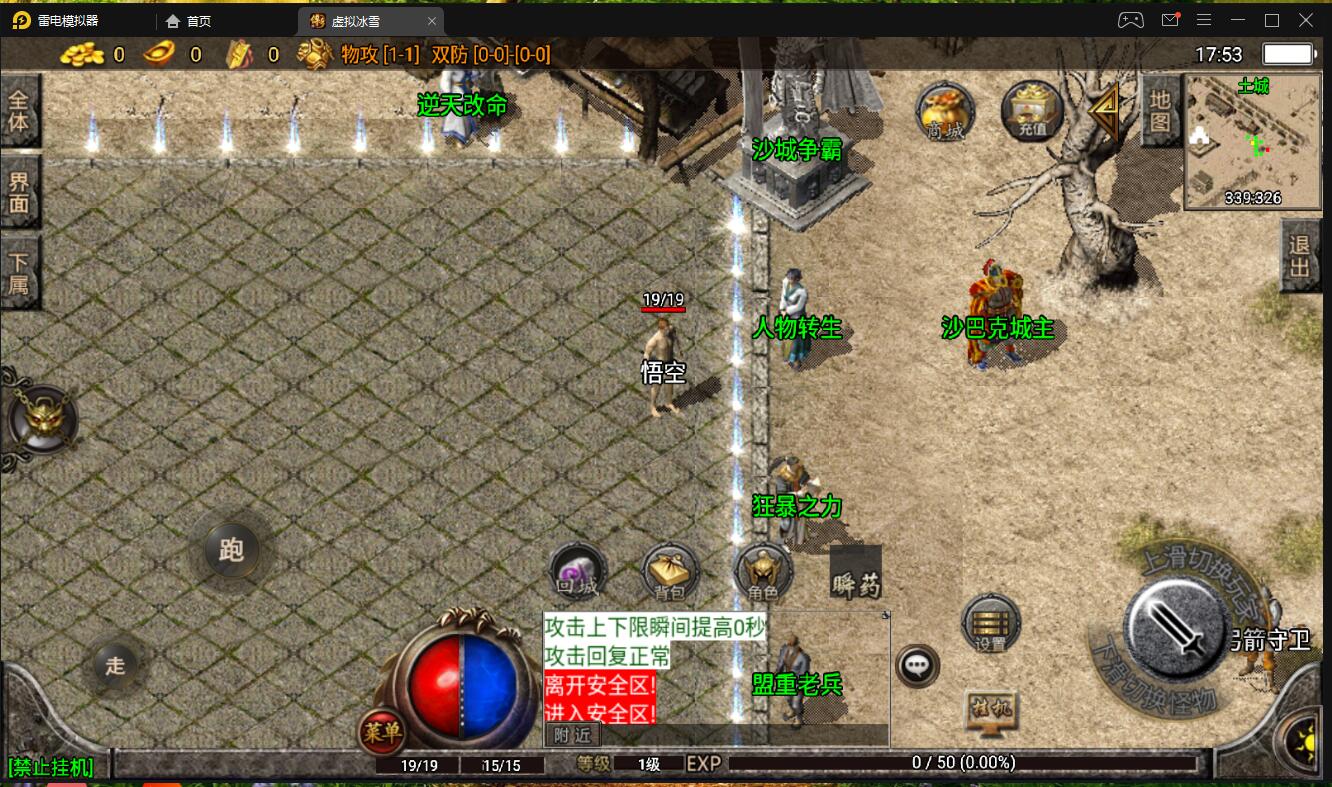The height and width of the screenshot is (787, 1332).
Task: Open the chat speech bubble
Action: (x=917, y=665)
